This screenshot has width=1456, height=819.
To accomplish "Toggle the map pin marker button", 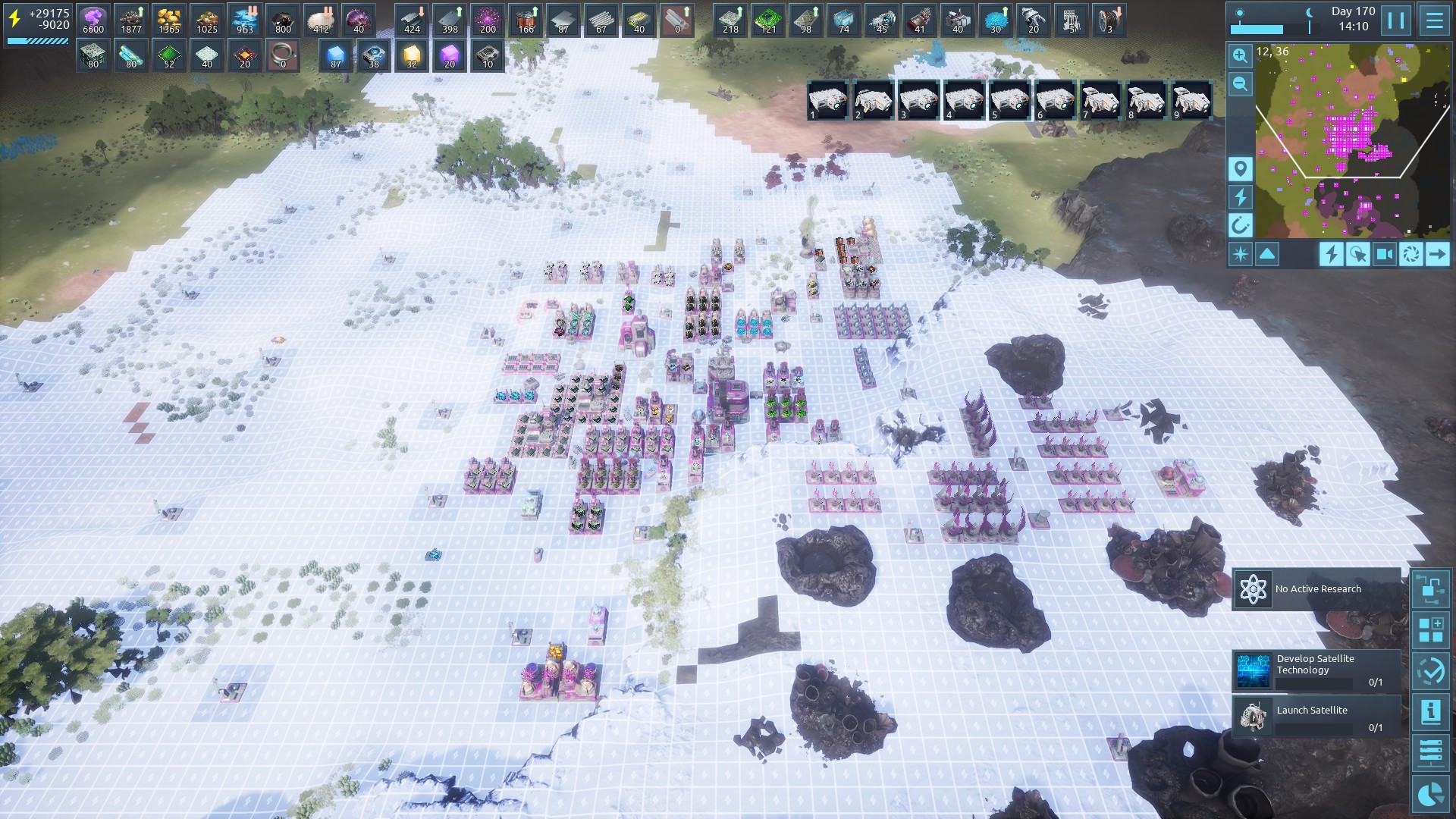I will [1240, 168].
